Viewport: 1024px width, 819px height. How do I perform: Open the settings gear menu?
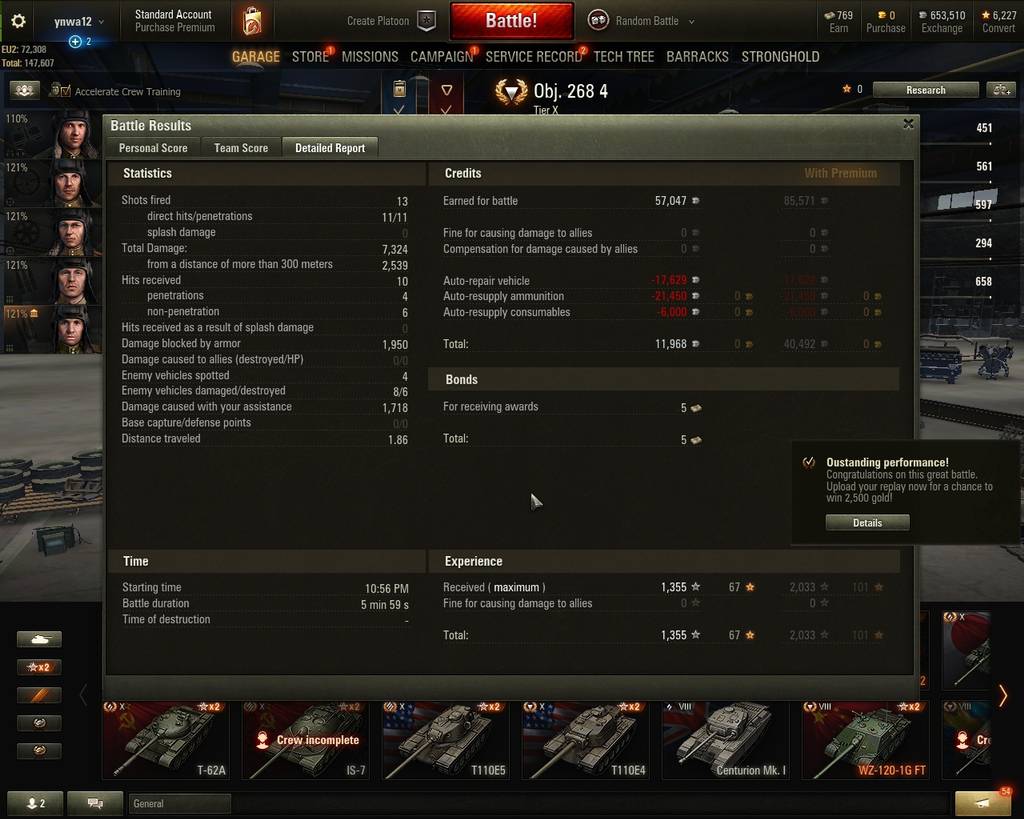pos(18,20)
